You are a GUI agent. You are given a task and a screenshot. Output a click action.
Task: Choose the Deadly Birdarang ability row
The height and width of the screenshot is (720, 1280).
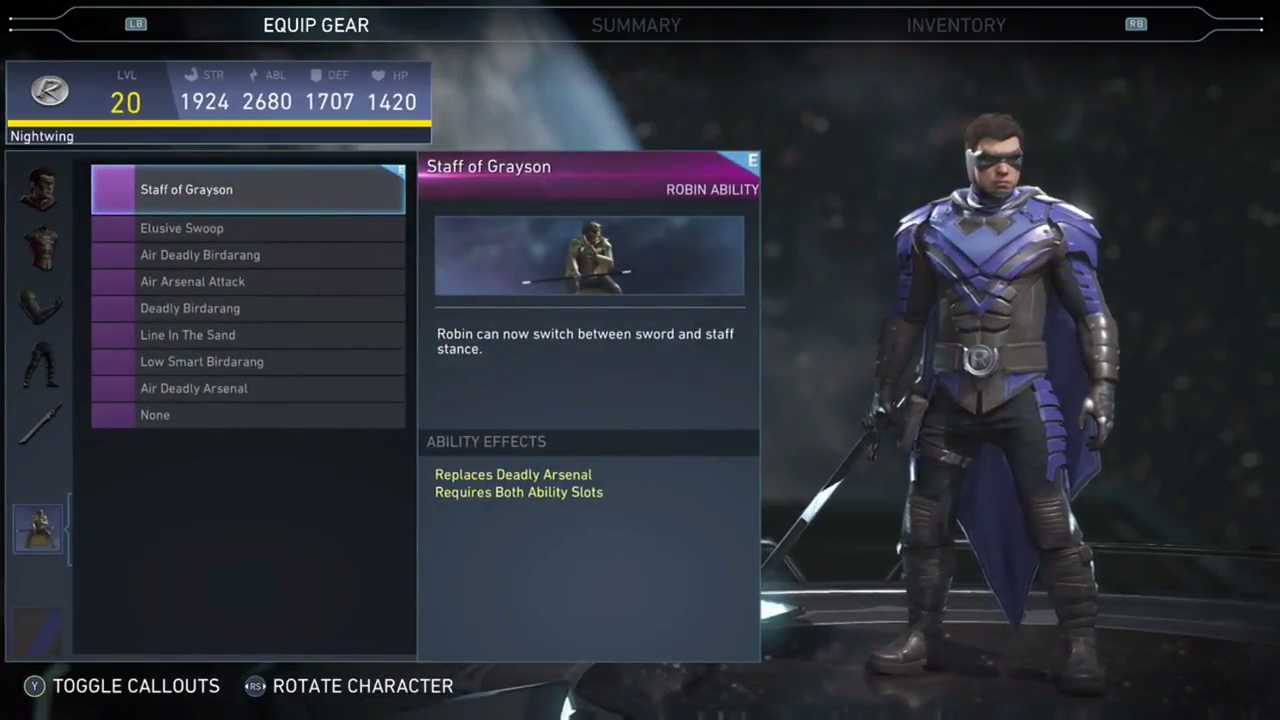pyautogui.click(x=248, y=308)
